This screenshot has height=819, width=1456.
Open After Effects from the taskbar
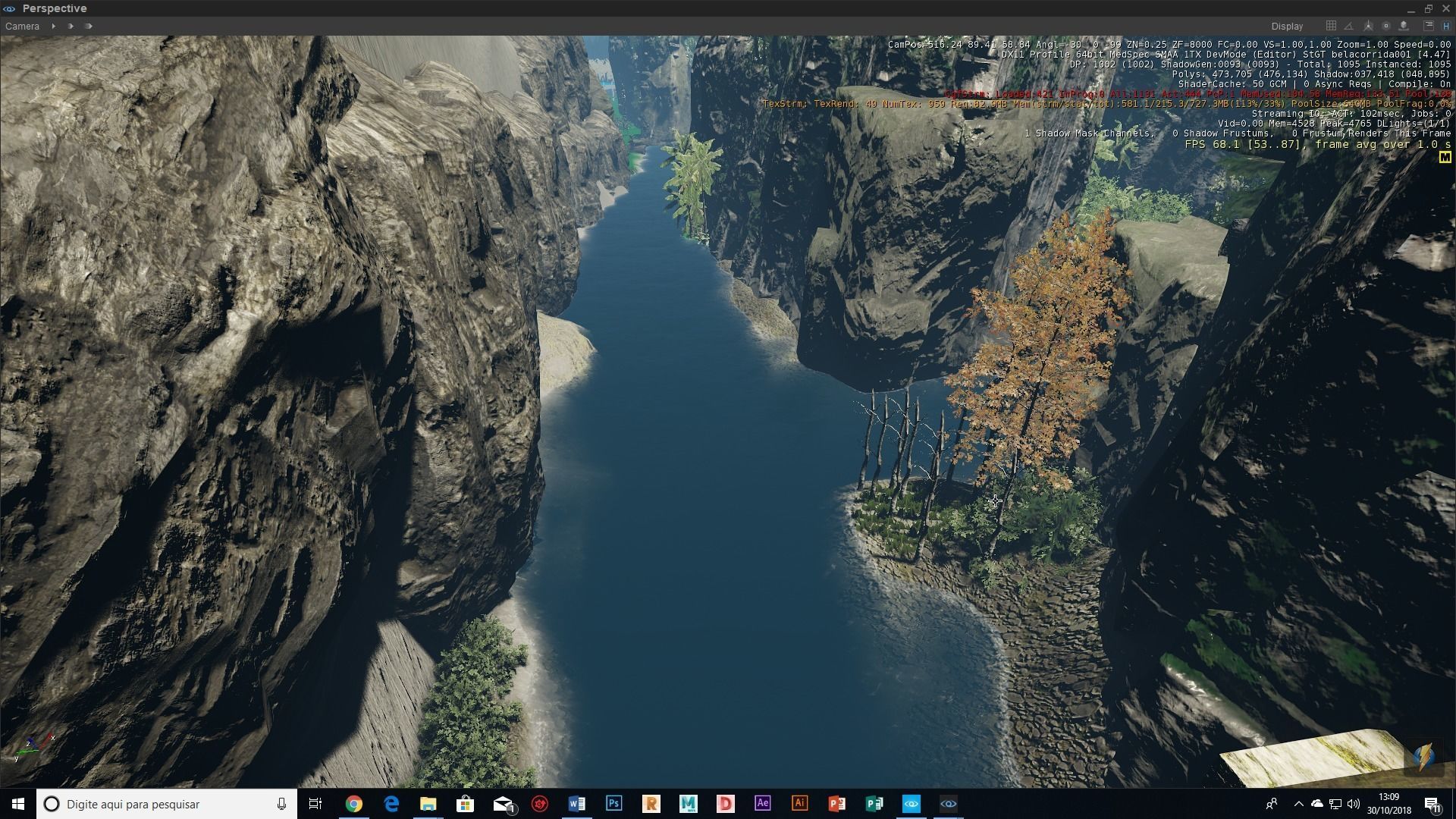tap(763, 804)
